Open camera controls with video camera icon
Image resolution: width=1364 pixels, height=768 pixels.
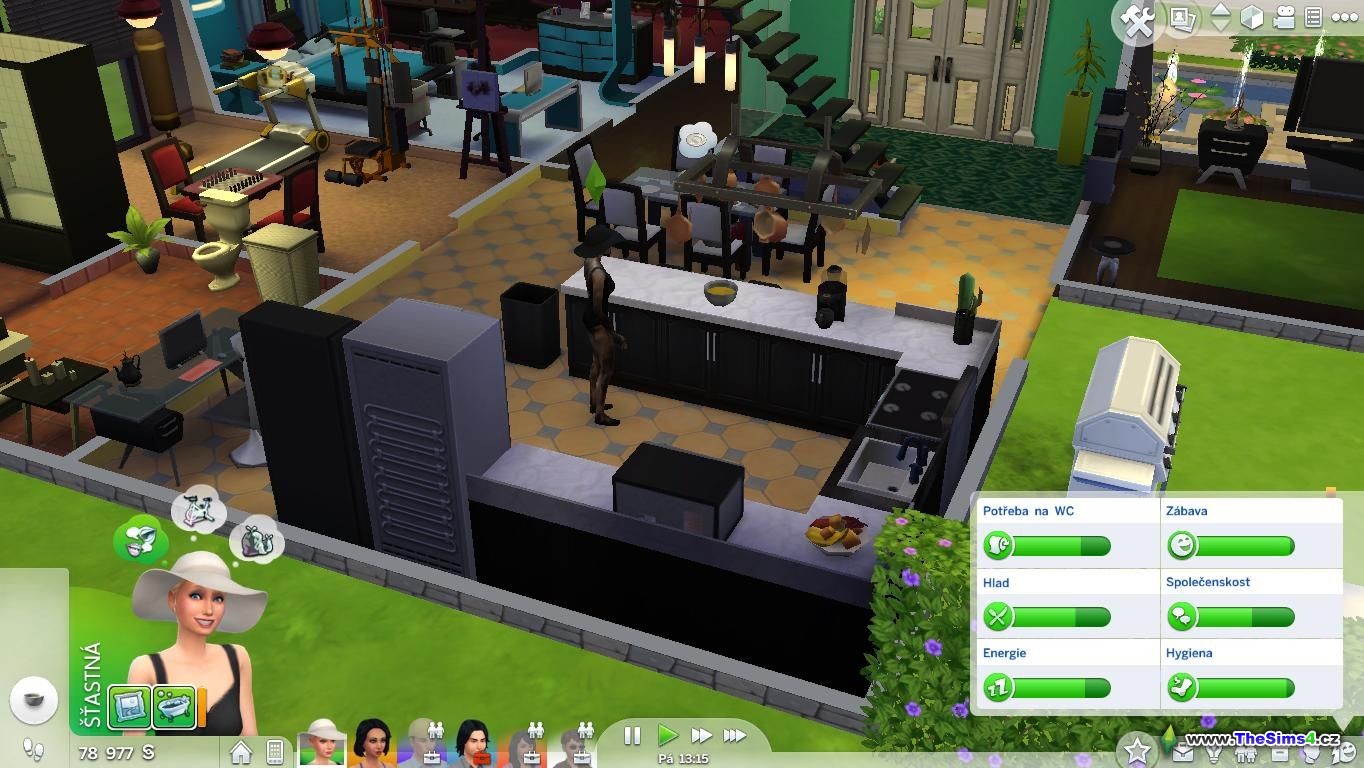[1283, 18]
